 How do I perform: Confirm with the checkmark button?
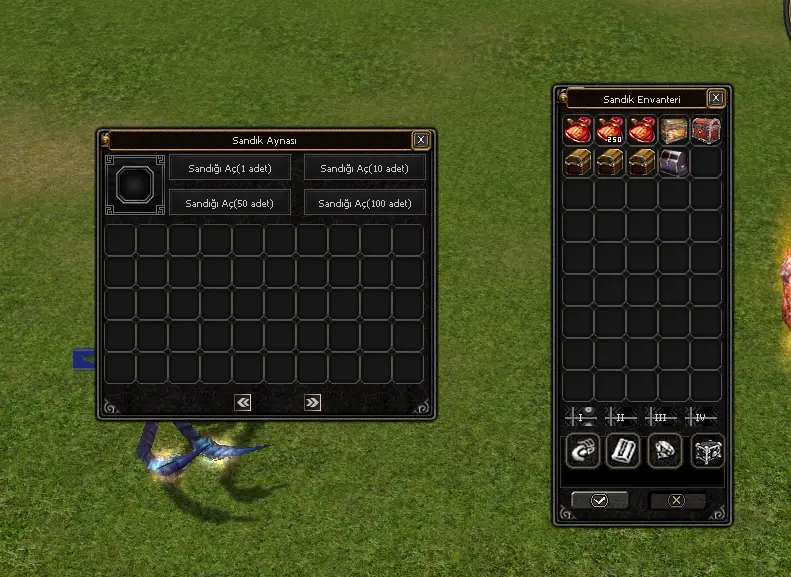click(599, 500)
